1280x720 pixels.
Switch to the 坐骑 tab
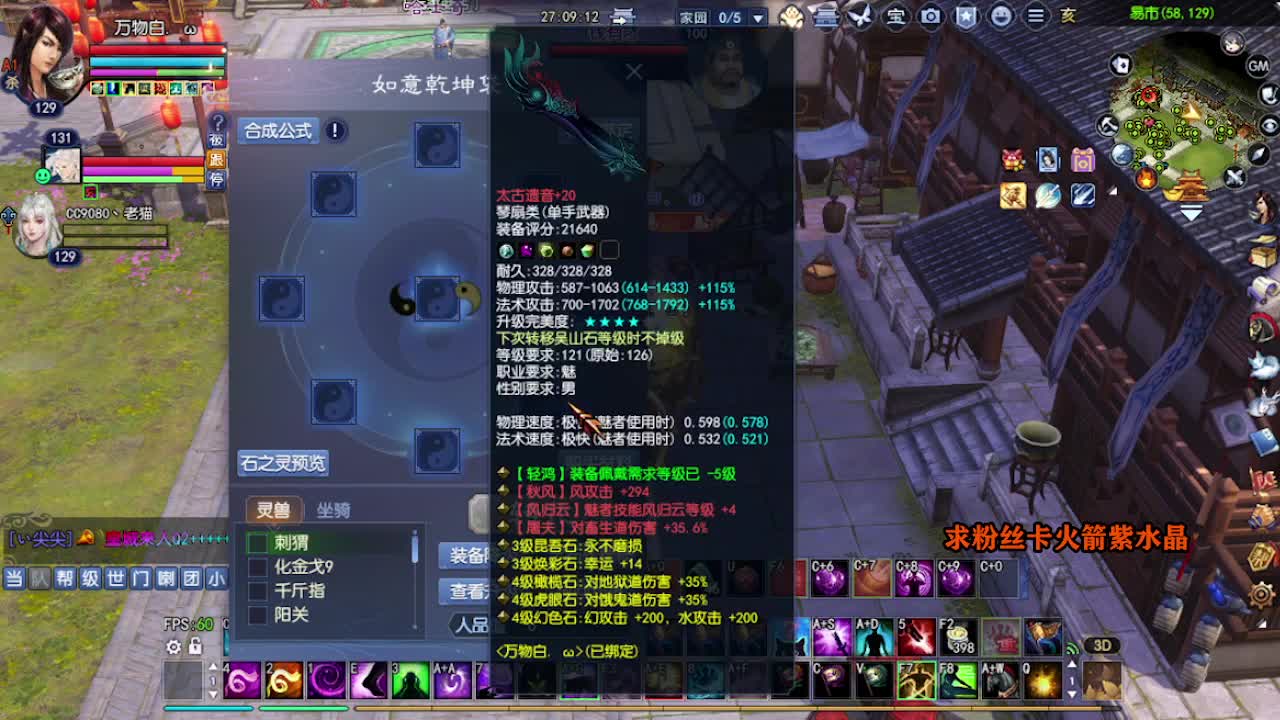coord(334,509)
